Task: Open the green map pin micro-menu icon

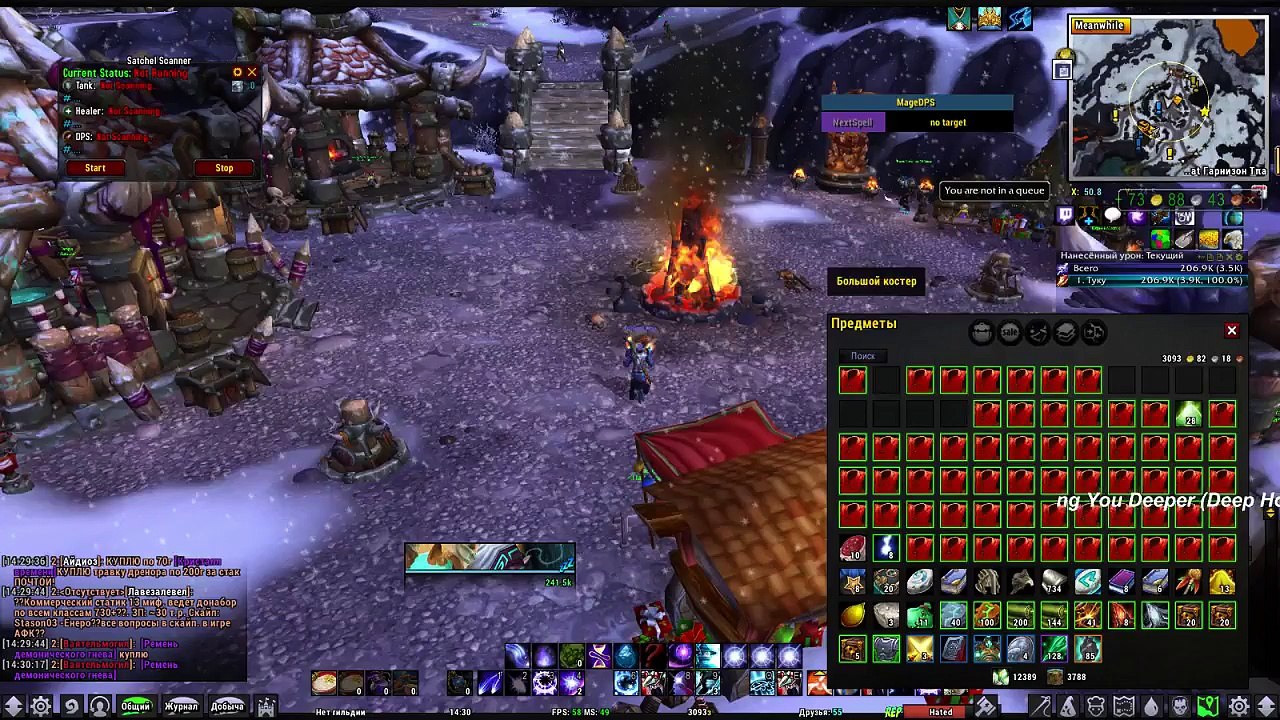Action: click(x=1209, y=706)
